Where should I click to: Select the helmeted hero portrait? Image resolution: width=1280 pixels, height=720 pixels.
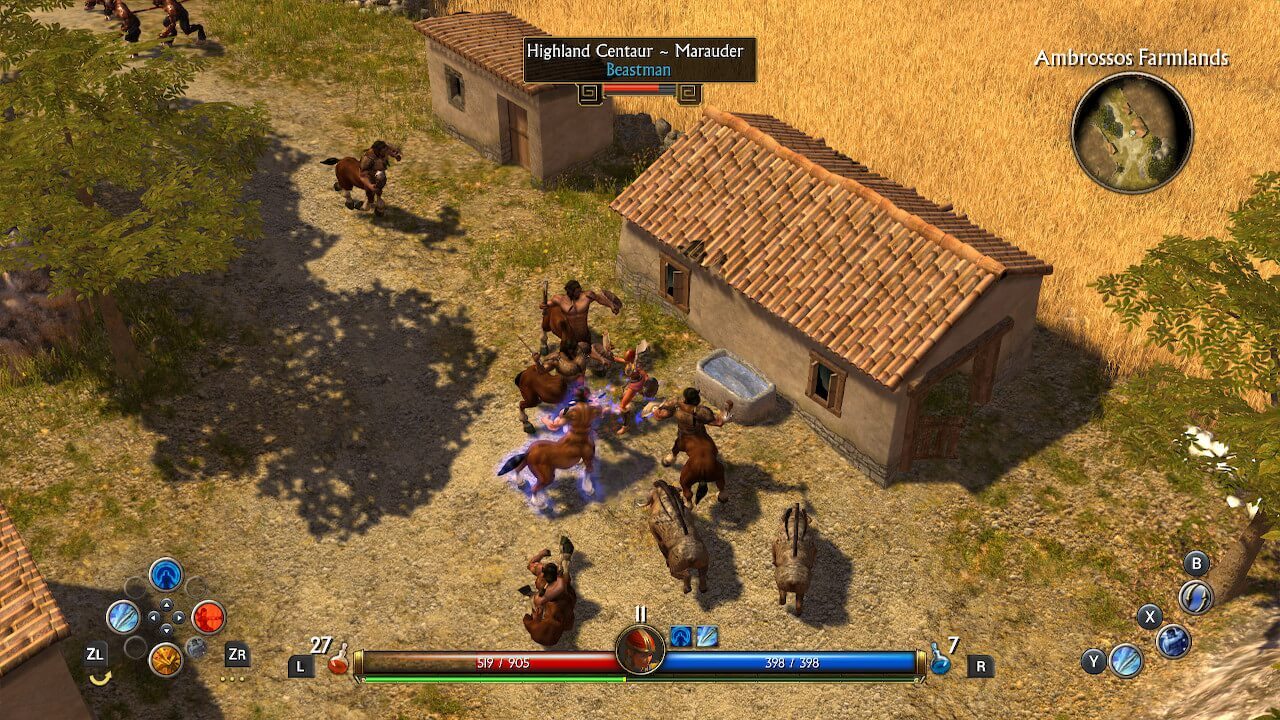click(x=640, y=649)
